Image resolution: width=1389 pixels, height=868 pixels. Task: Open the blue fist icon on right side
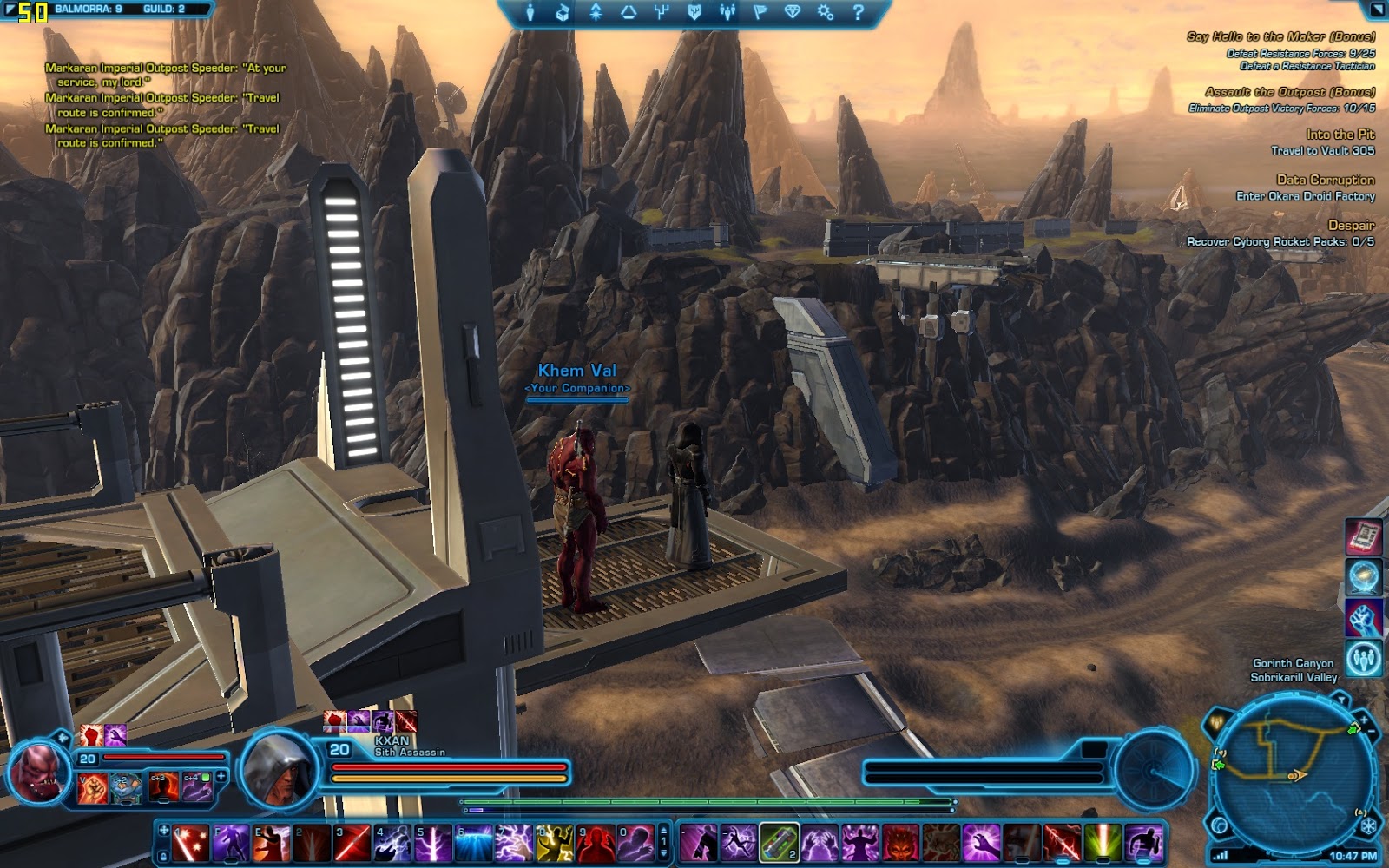pyautogui.click(x=1363, y=618)
